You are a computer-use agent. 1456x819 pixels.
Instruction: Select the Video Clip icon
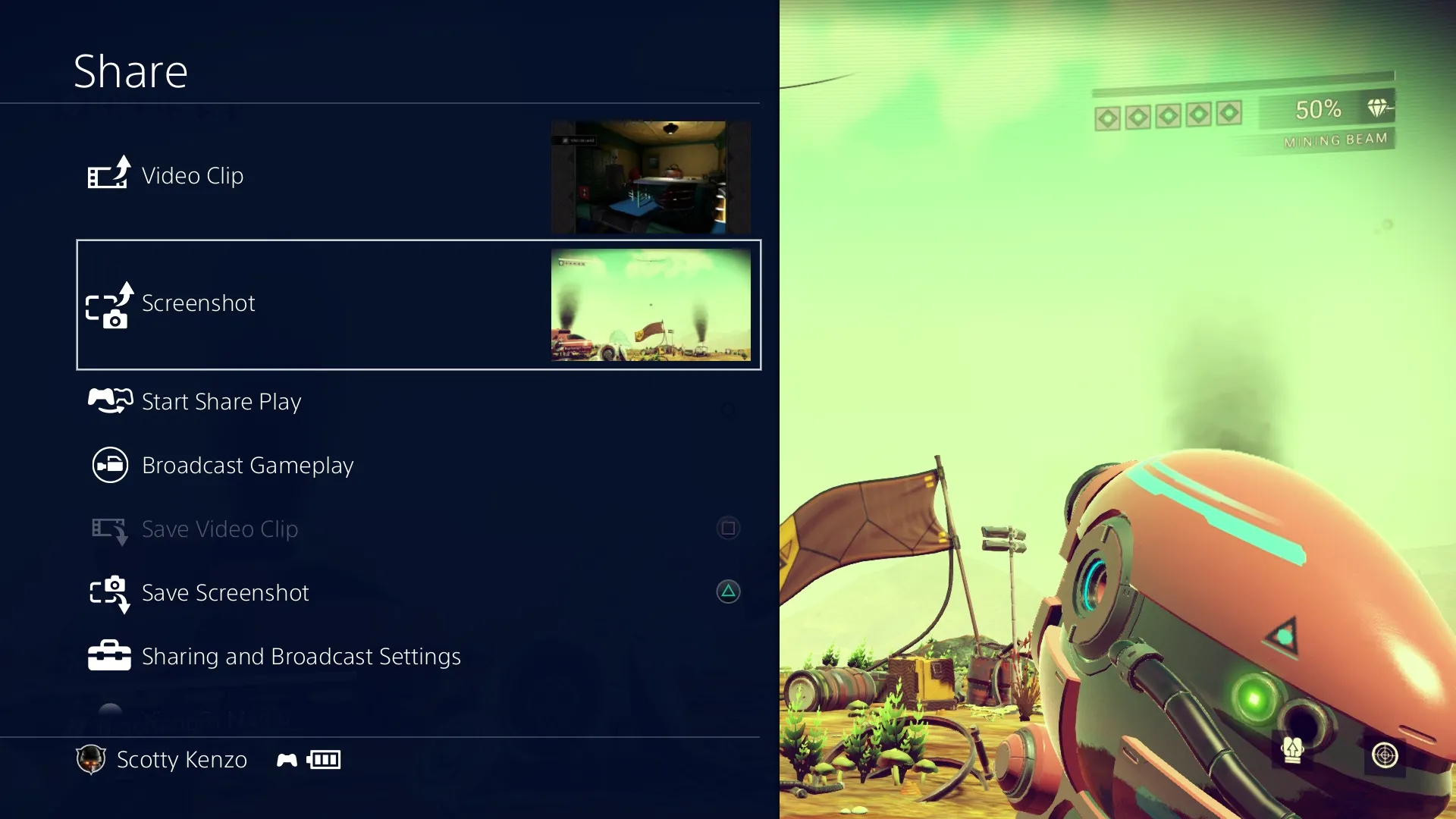tap(108, 173)
